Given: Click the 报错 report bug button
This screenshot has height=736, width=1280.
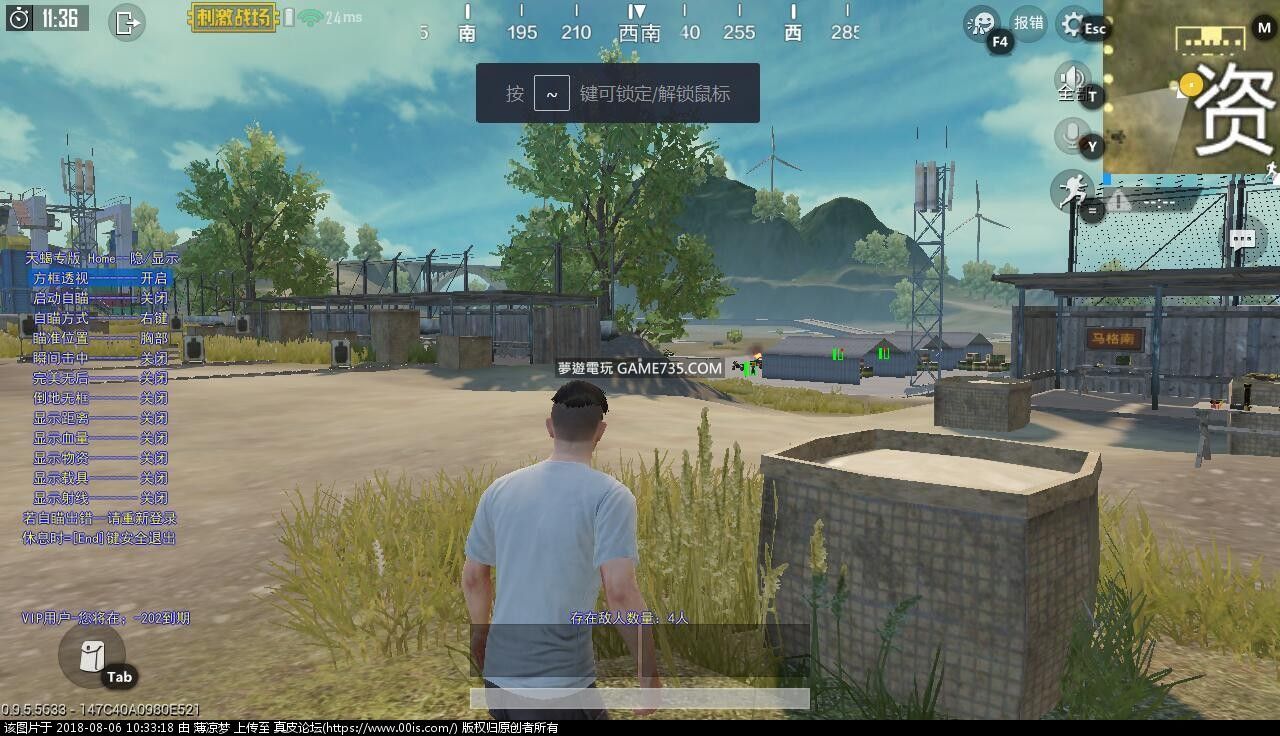Looking at the screenshot, I should pyautogui.click(x=1028, y=23).
